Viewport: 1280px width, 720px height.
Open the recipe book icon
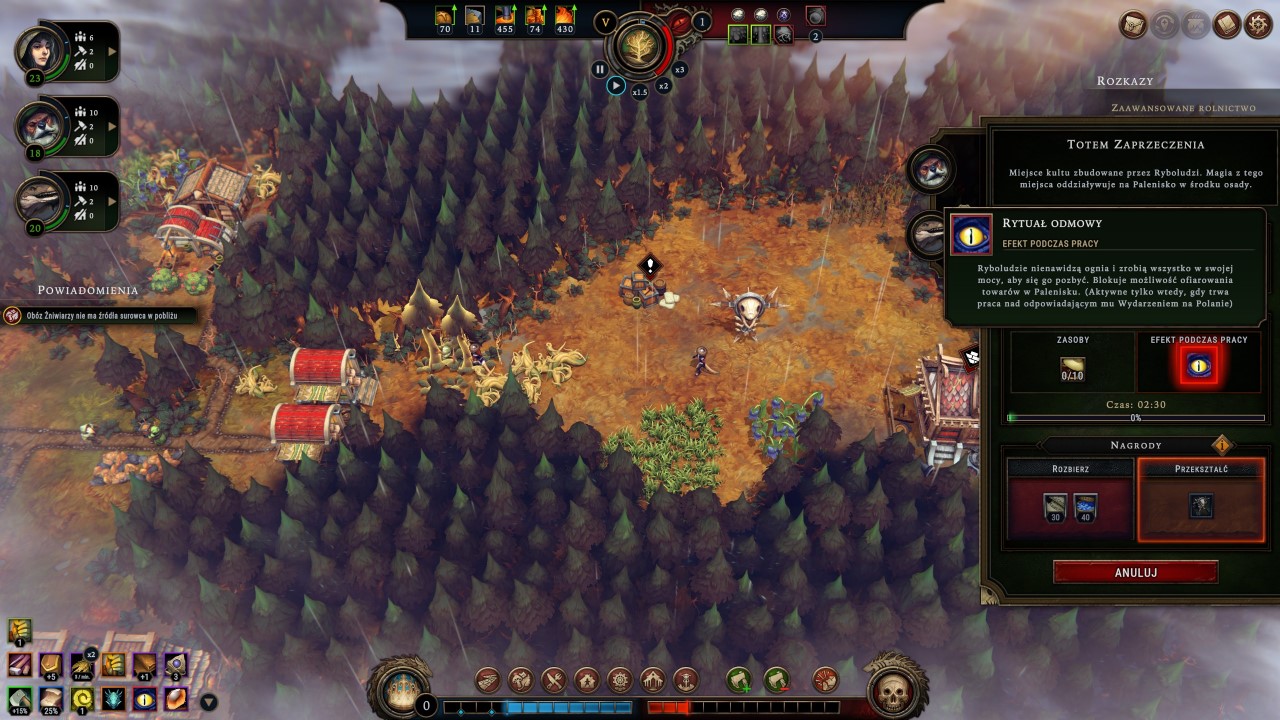1226,24
